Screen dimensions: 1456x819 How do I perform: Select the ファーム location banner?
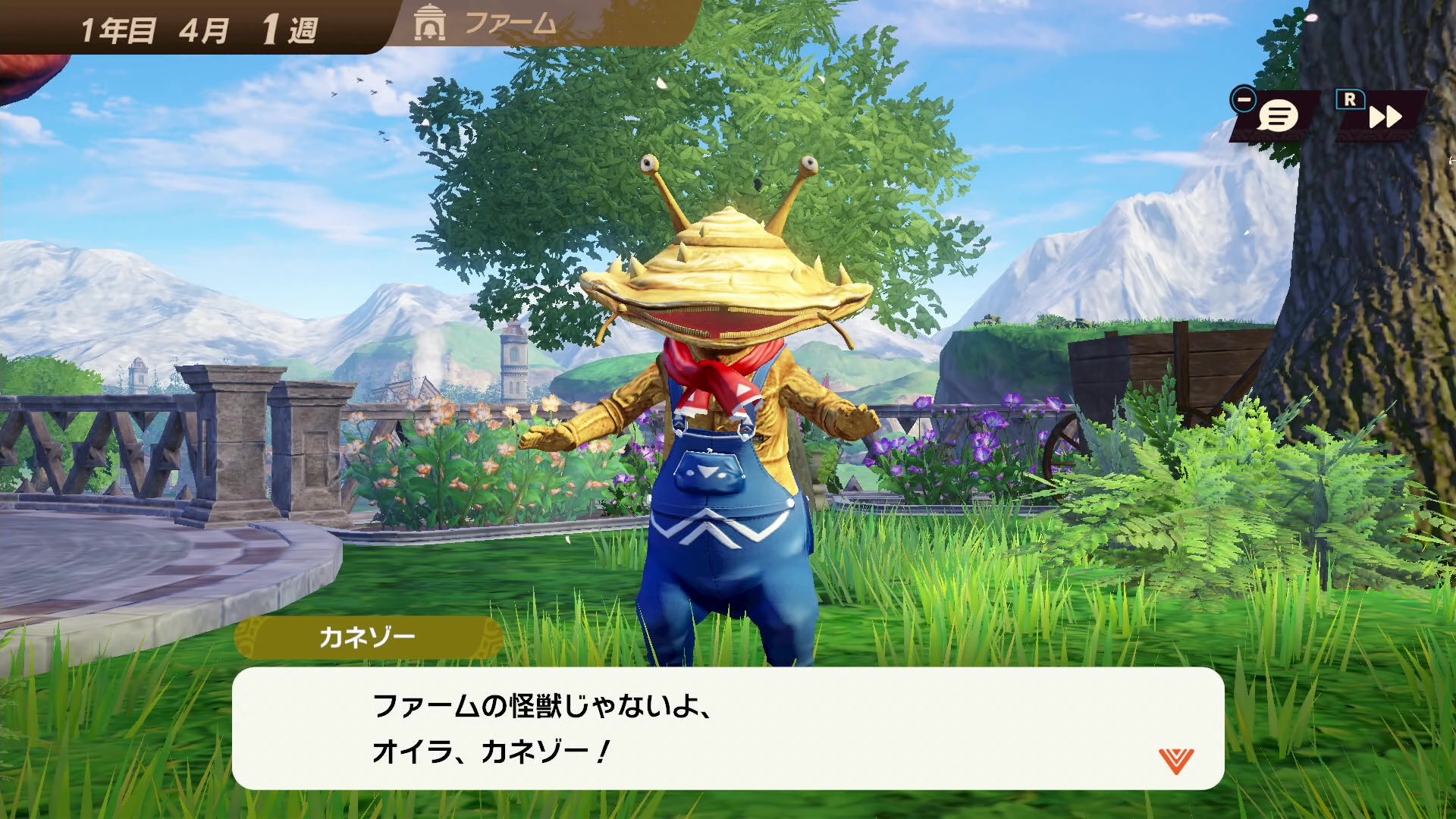(508, 23)
